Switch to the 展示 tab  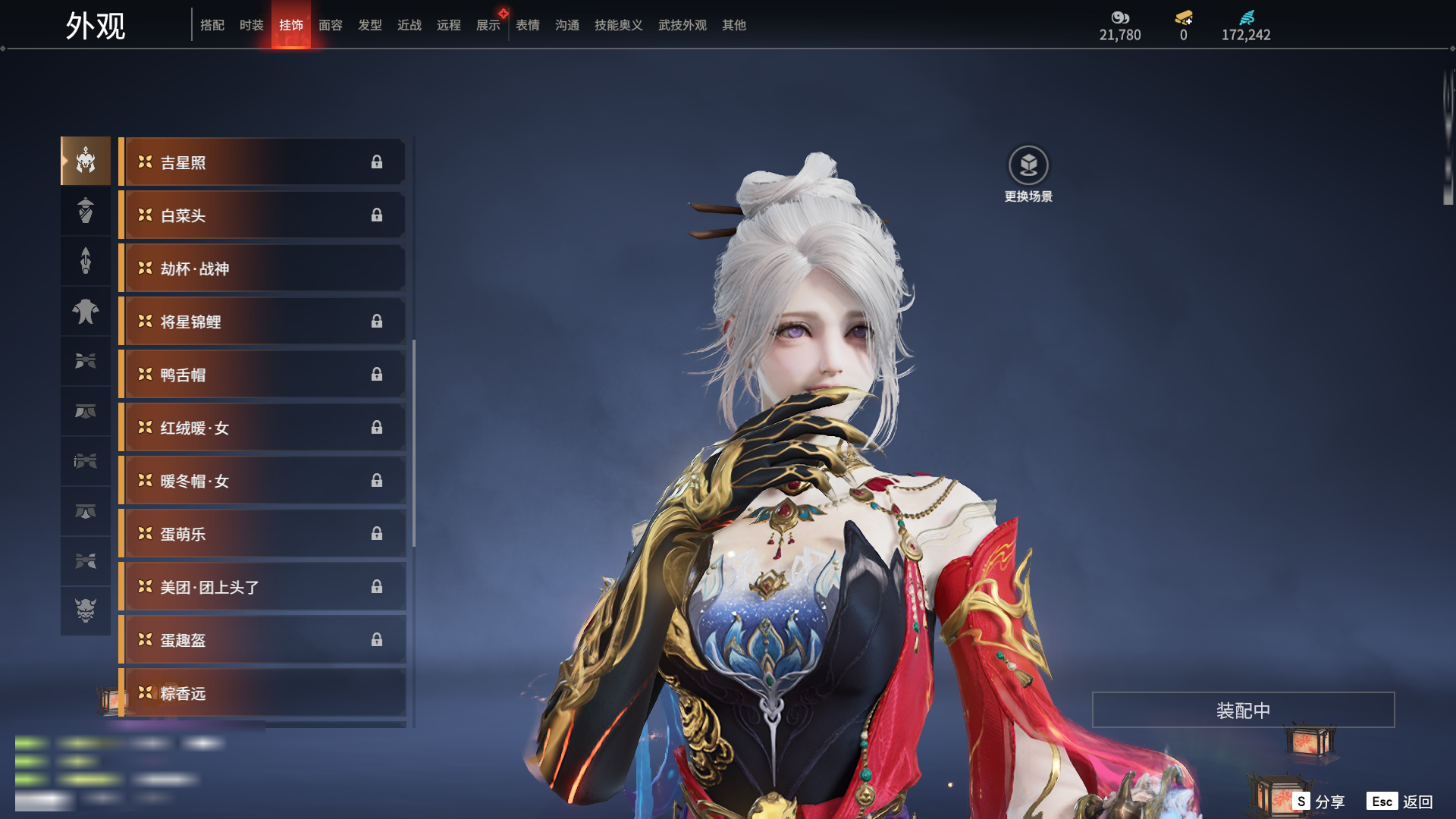(488, 25)
